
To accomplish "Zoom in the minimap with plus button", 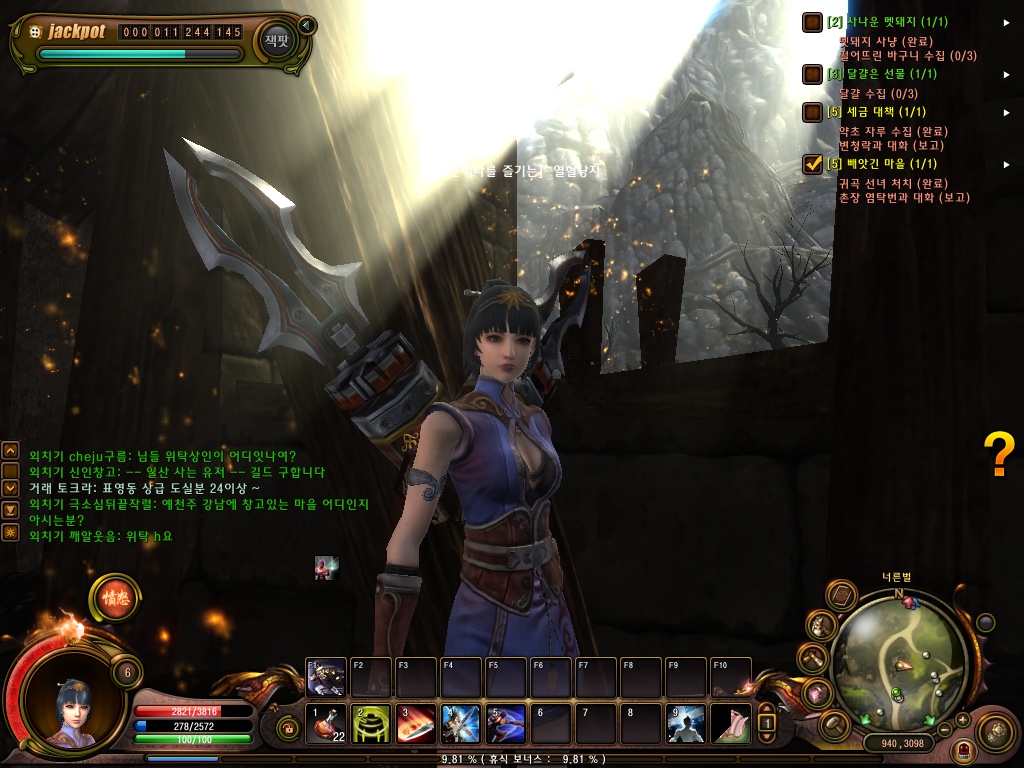I will point(962,719).
